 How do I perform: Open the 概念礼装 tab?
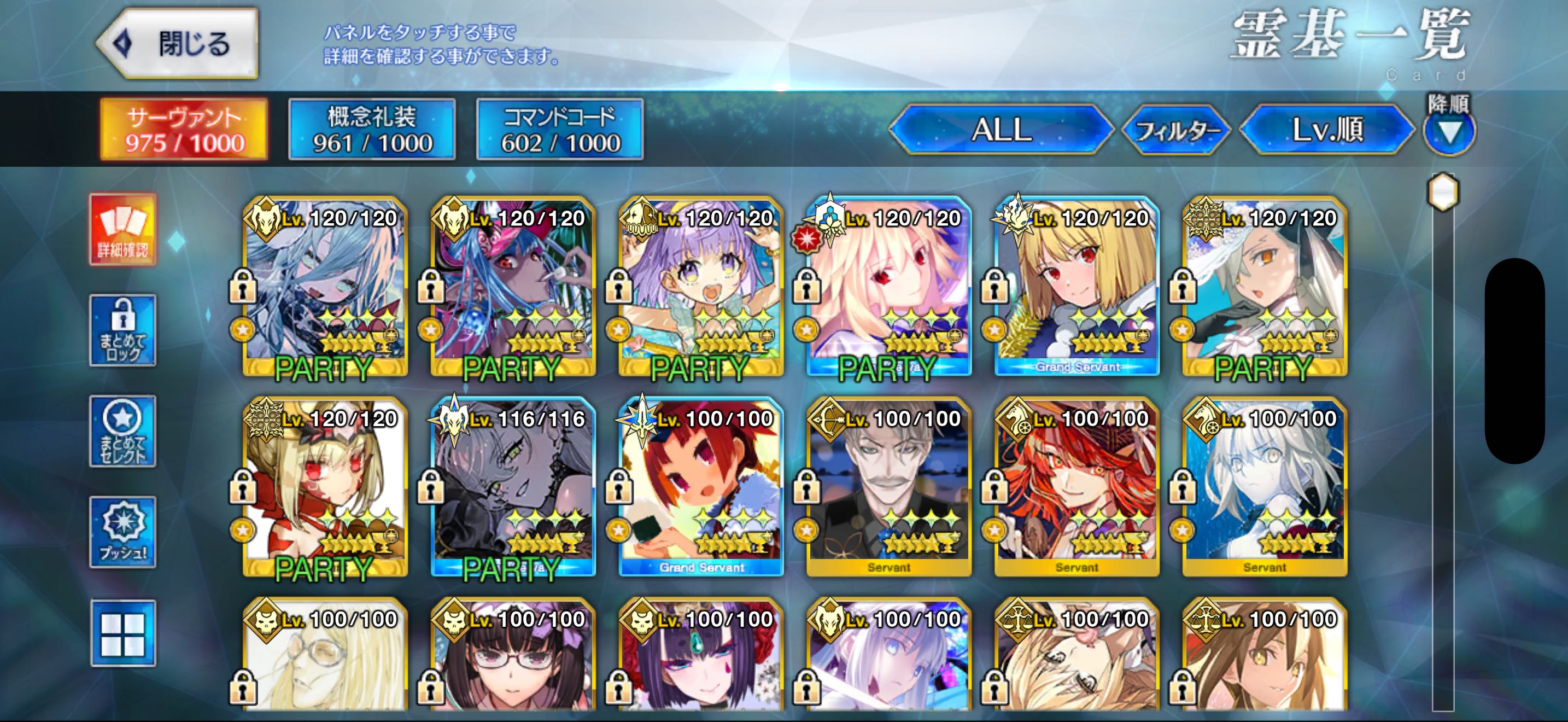pyautogui.click(x=372, y=130)
